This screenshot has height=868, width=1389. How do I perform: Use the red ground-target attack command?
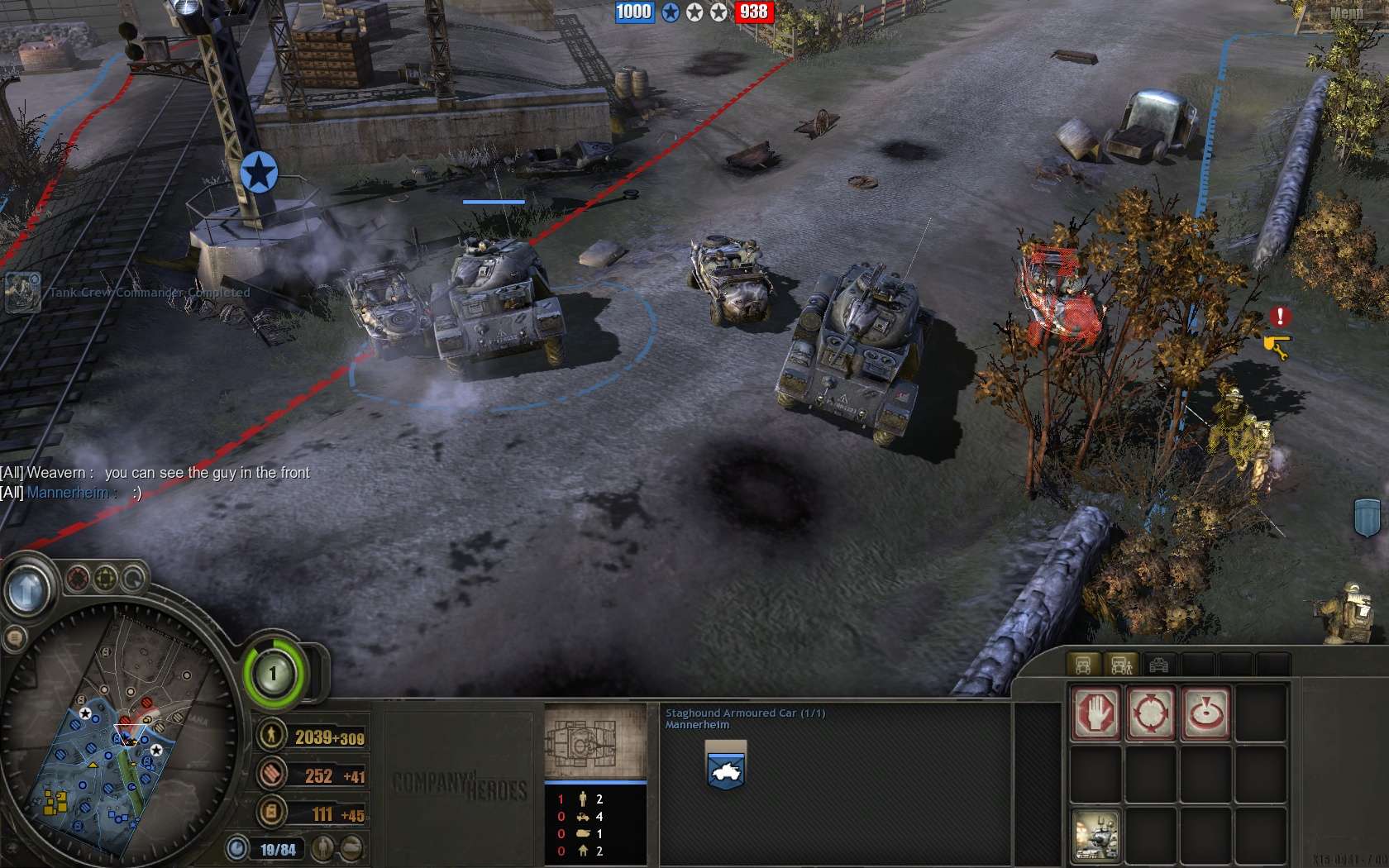[1205, 713]
